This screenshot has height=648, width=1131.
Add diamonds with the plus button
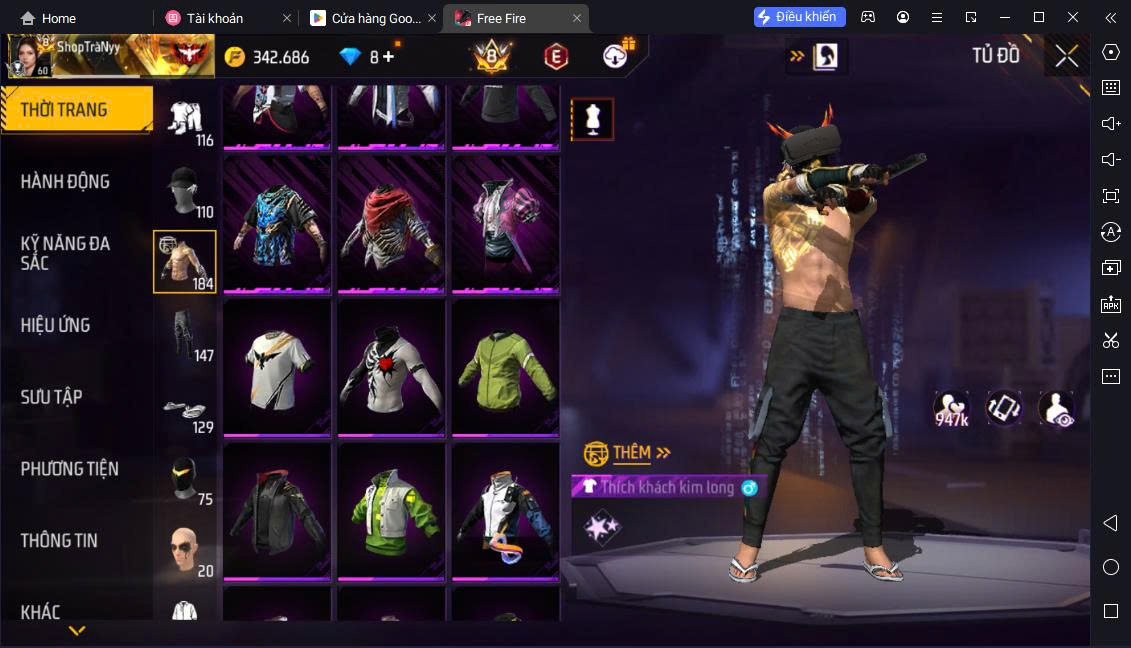(388, 57)
